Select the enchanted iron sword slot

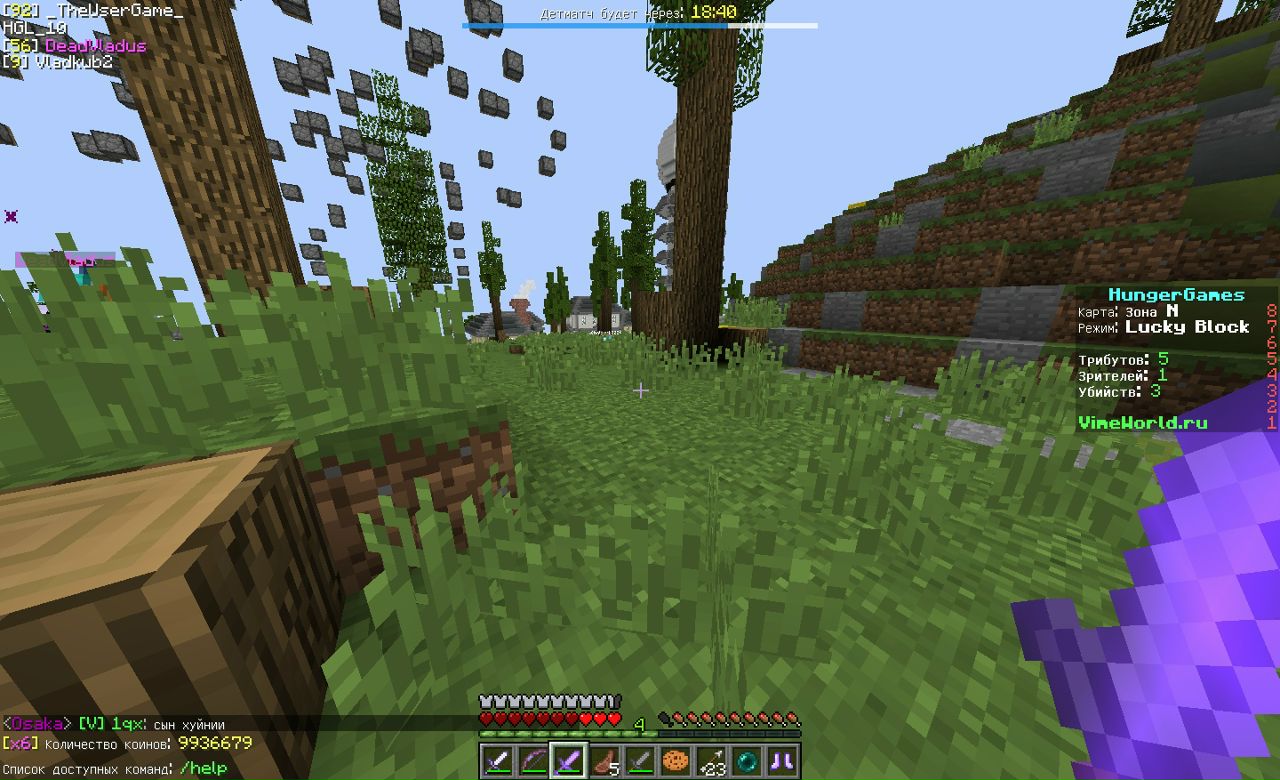tap(497, 760)
